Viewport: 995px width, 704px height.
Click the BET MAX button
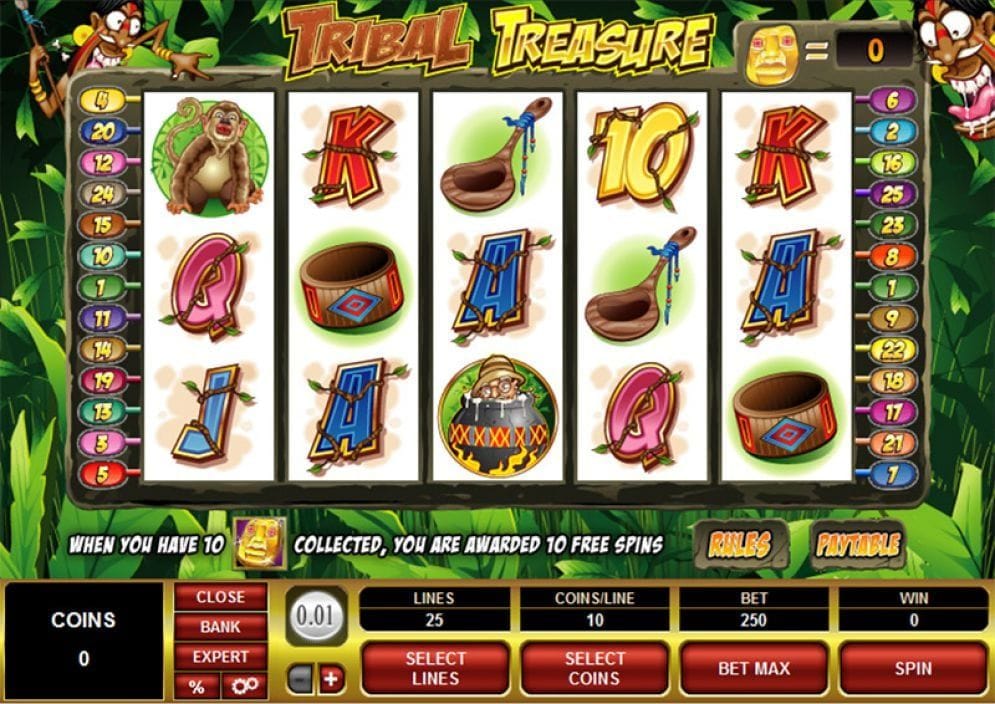[x=753, y=668]
